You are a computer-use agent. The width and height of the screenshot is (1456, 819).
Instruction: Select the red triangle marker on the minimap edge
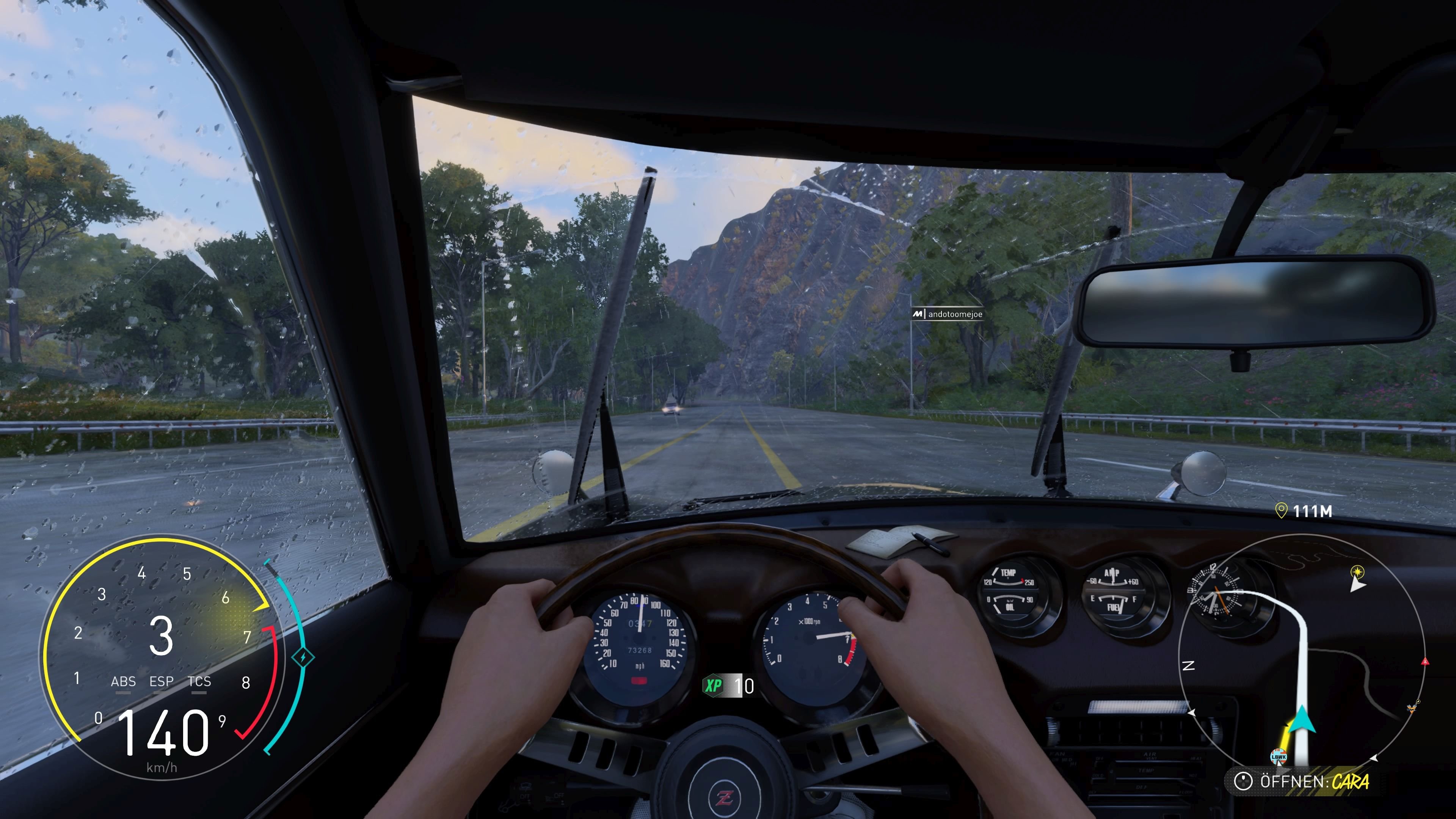pyautogui.click(x=1425, y=661)
